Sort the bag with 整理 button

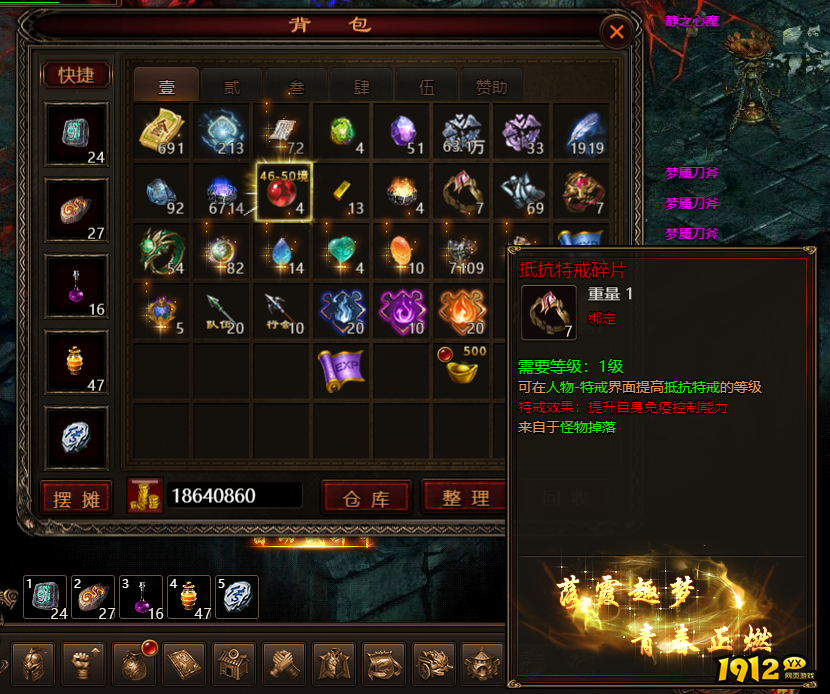click(x=464, y=497)
